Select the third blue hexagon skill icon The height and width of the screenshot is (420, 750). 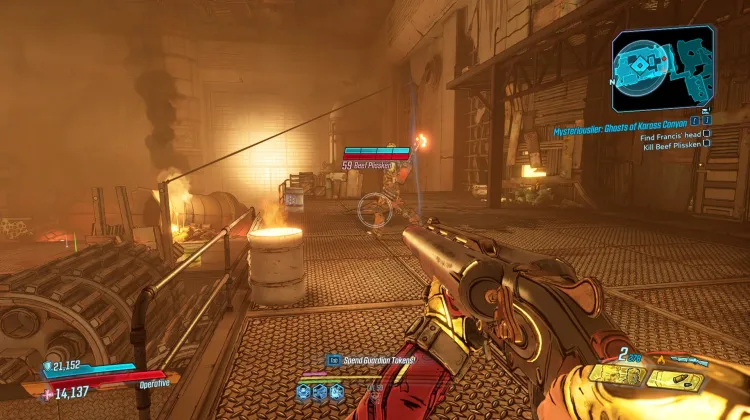[337, 390]
